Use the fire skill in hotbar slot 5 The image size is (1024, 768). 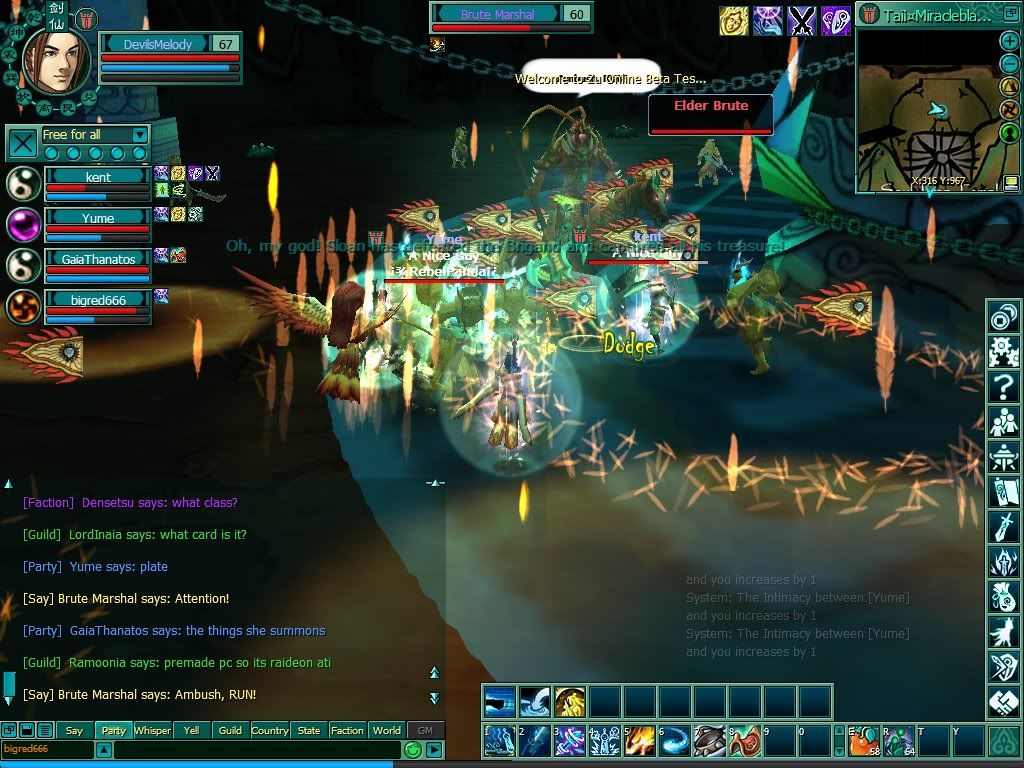click(x=640, y=742)
